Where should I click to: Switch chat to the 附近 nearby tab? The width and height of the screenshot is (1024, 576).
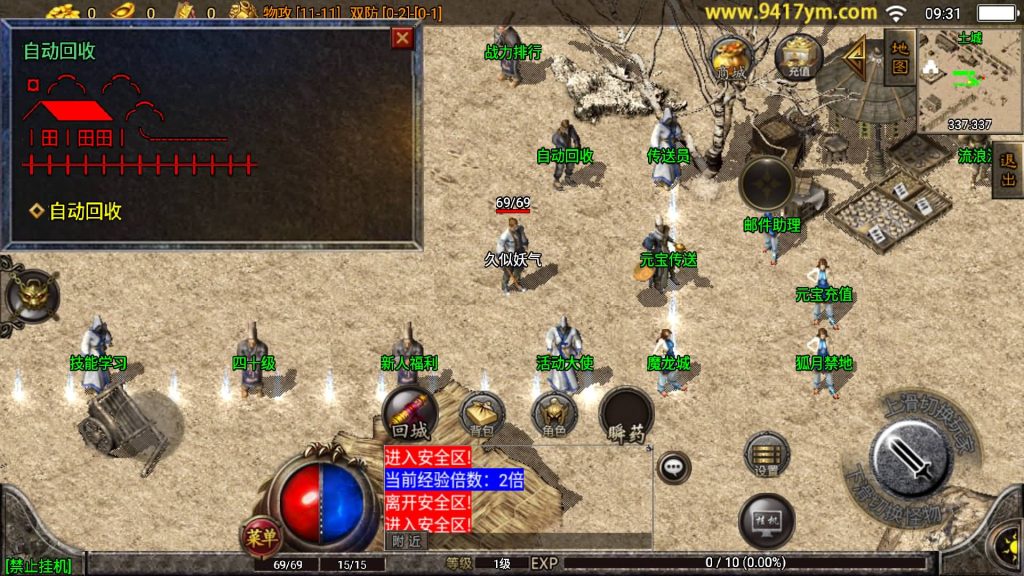(x=405, y=541)
